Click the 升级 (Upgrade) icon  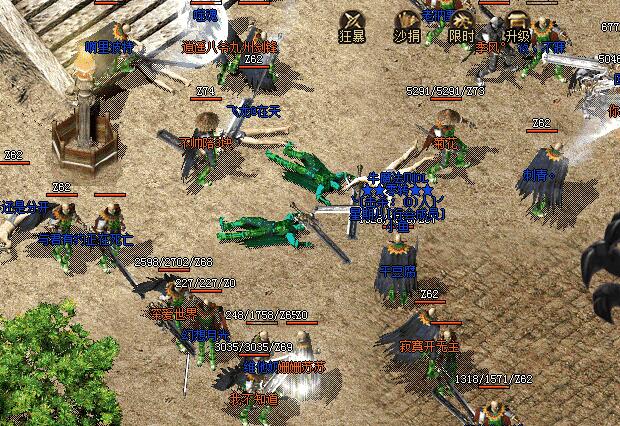[517, 22]
